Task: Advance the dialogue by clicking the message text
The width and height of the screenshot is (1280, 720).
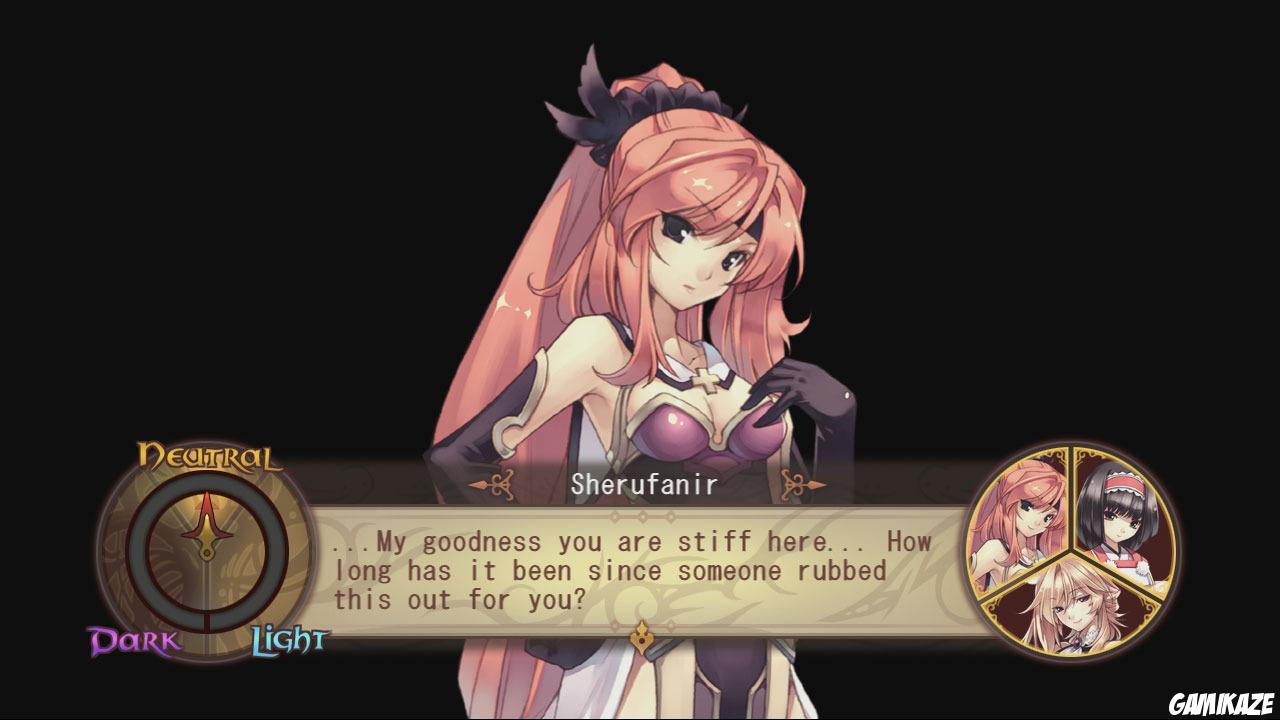Action: pos(630,571)
